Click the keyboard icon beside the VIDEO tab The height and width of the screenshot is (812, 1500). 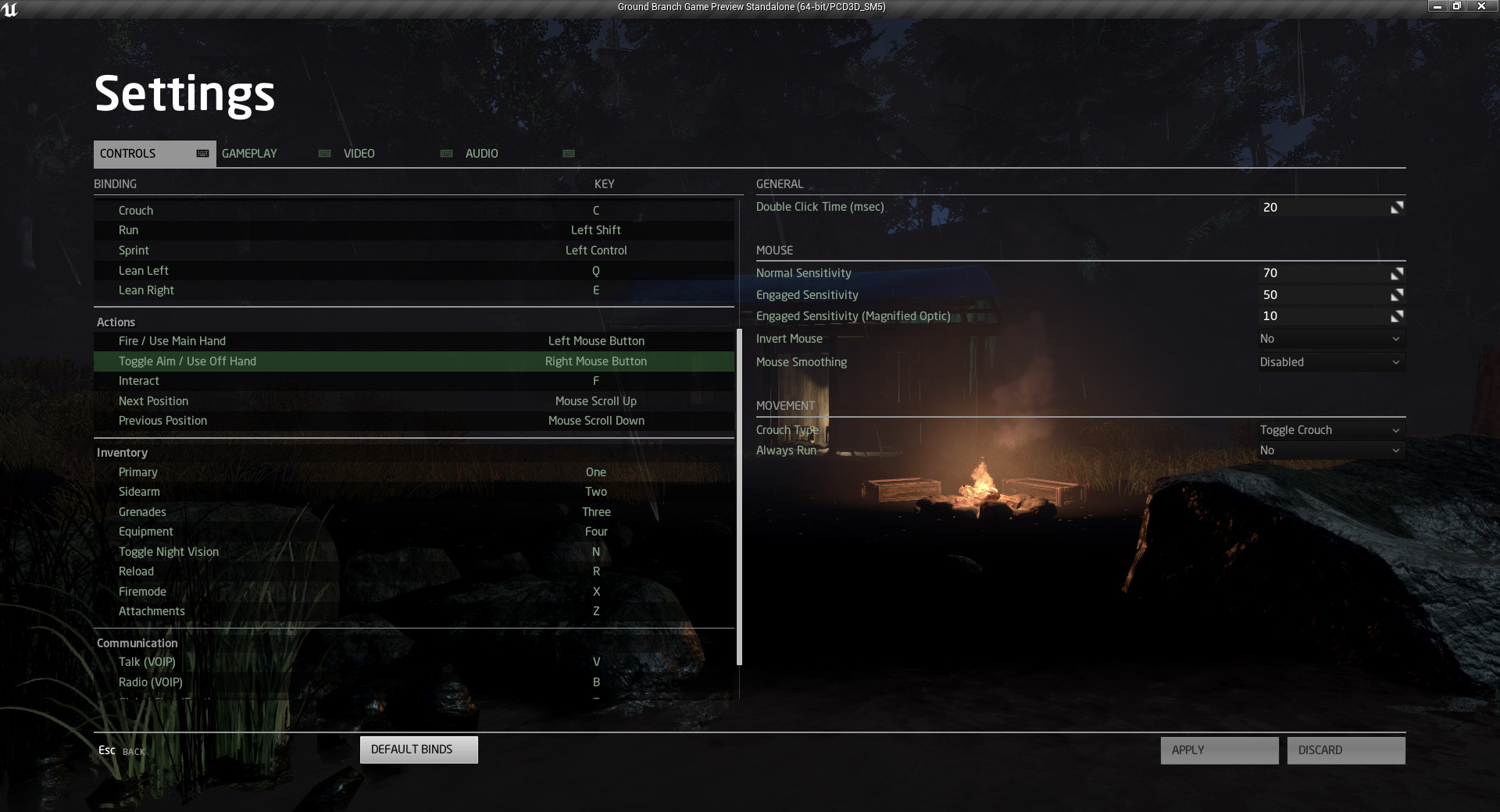pyautogui.click(x=447, y=154)
